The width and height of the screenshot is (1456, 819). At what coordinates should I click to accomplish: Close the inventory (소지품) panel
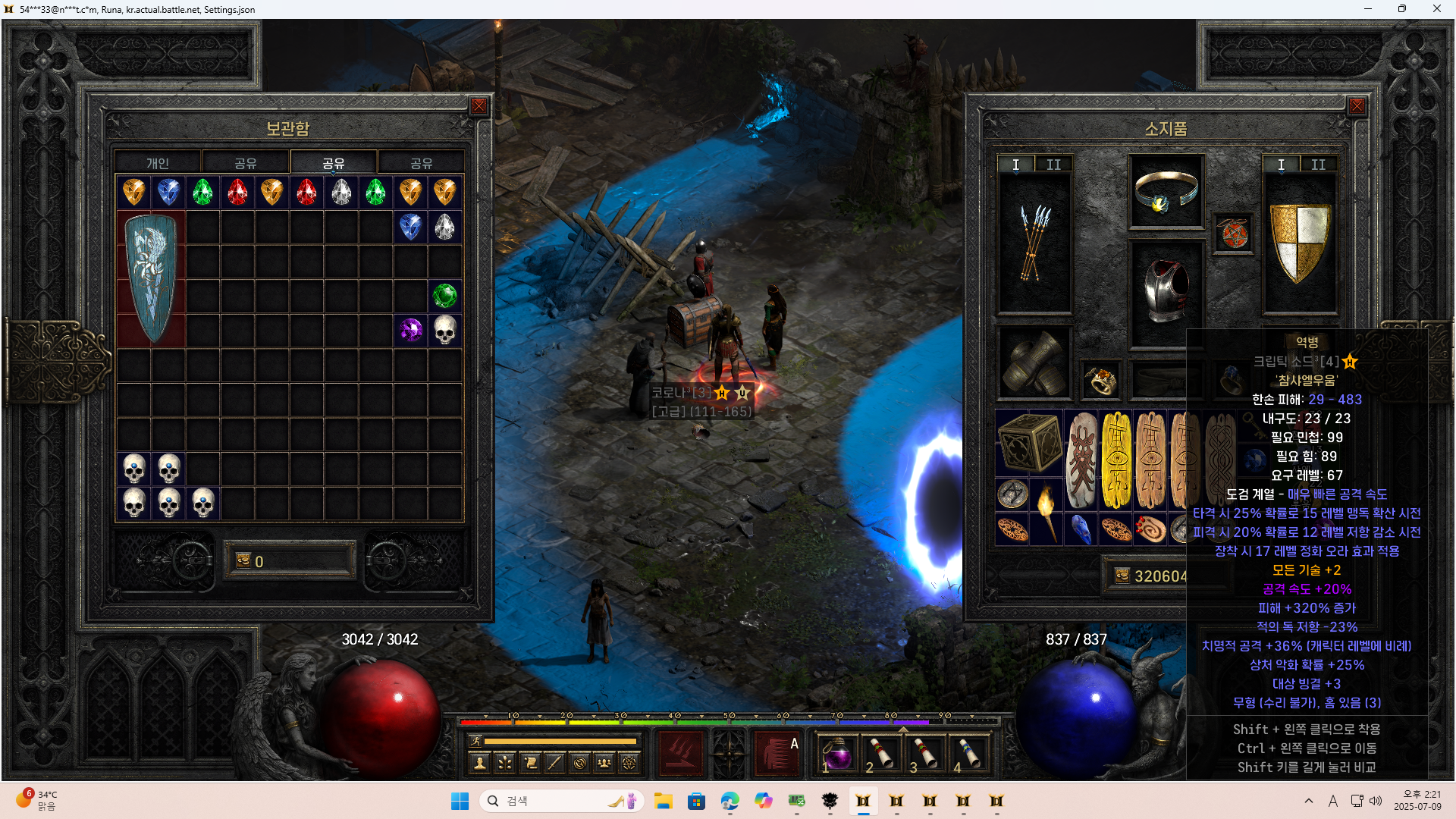tap(1357, 106)
